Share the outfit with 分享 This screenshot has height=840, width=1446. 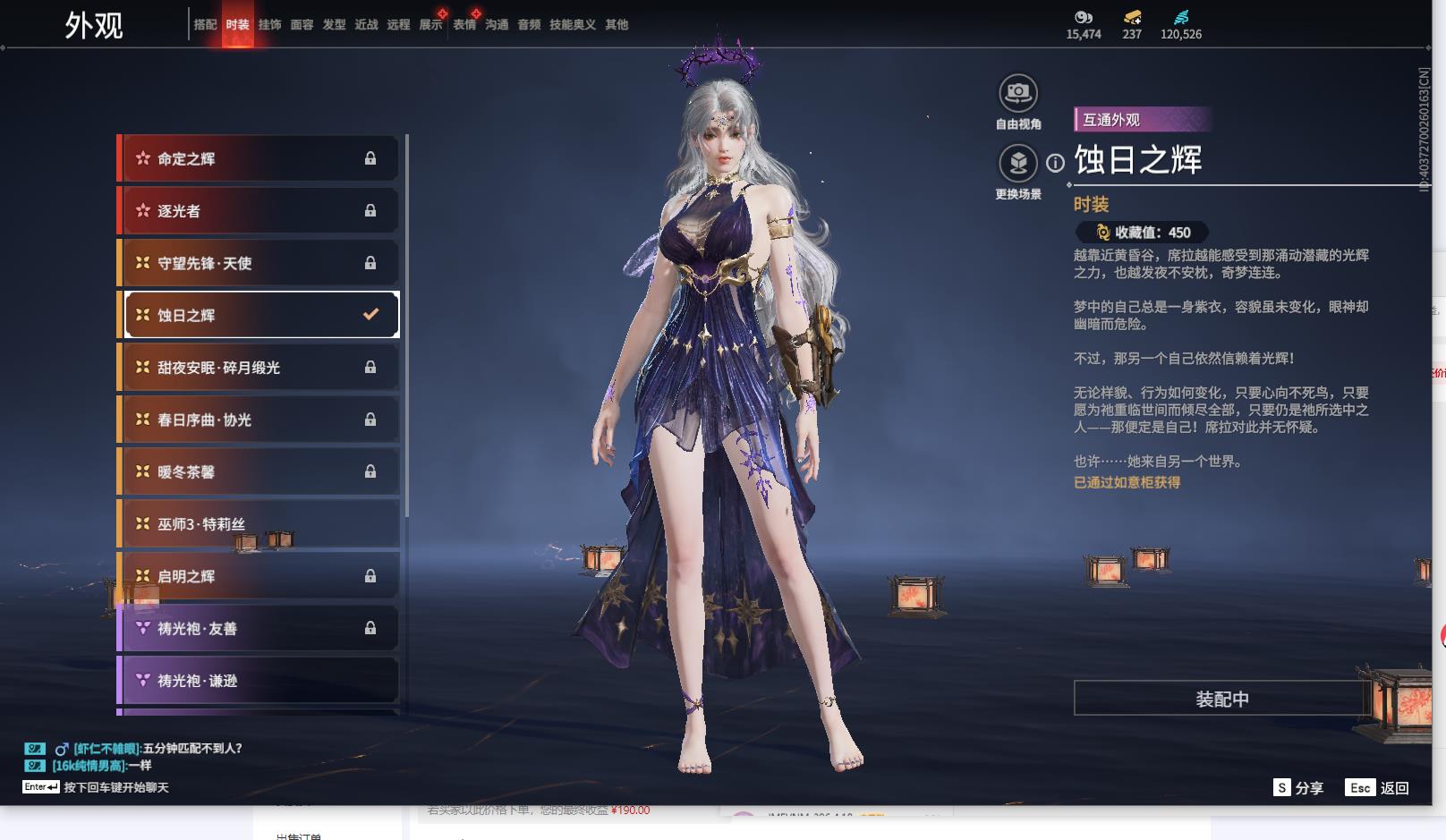pyautogui.click(x=1298, y=788)
